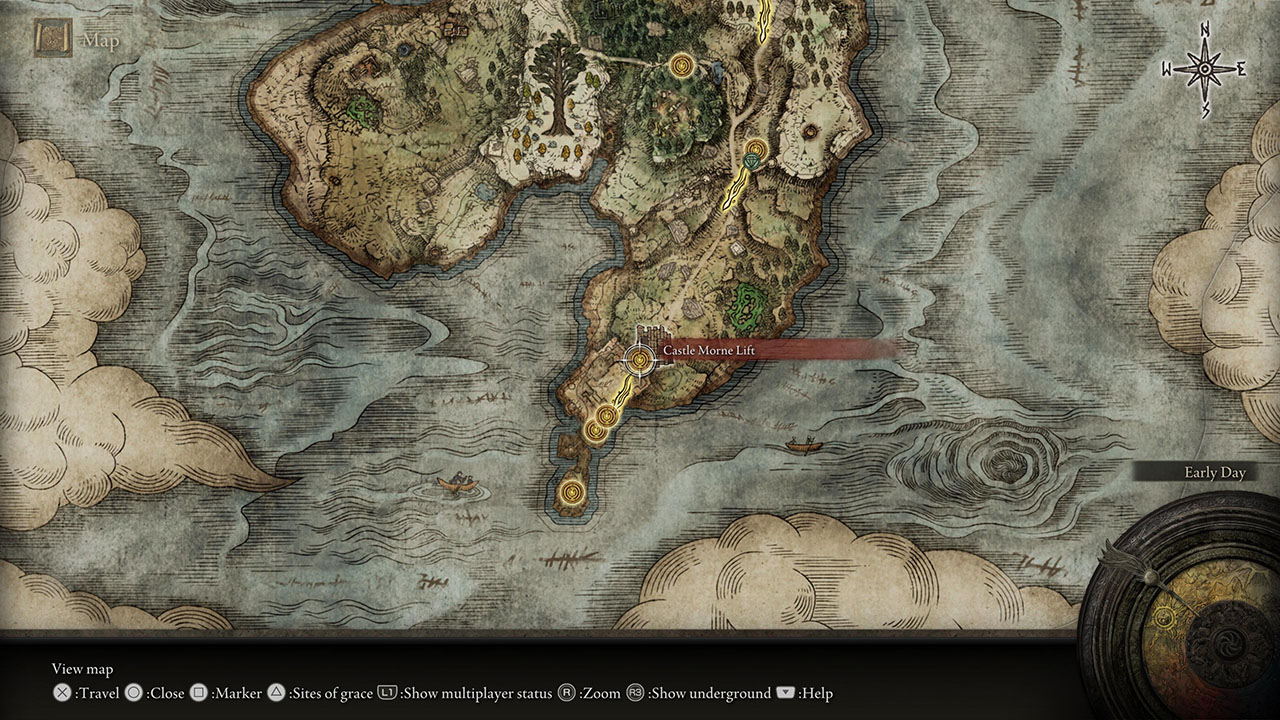
Task: Click the teal player marker icon
Action: 753,162
